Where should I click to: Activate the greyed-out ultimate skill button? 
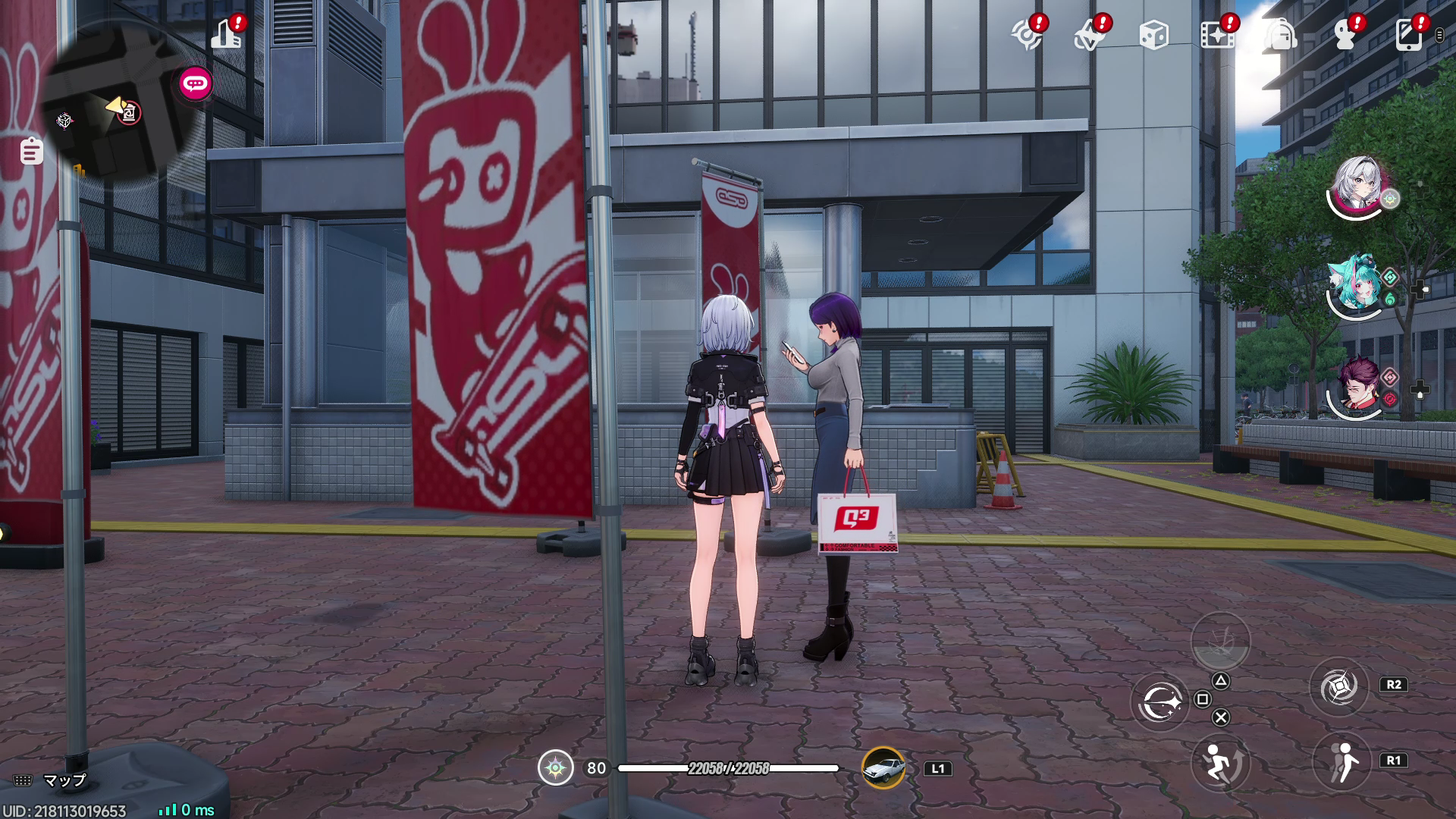click(x=1220, y=641)
